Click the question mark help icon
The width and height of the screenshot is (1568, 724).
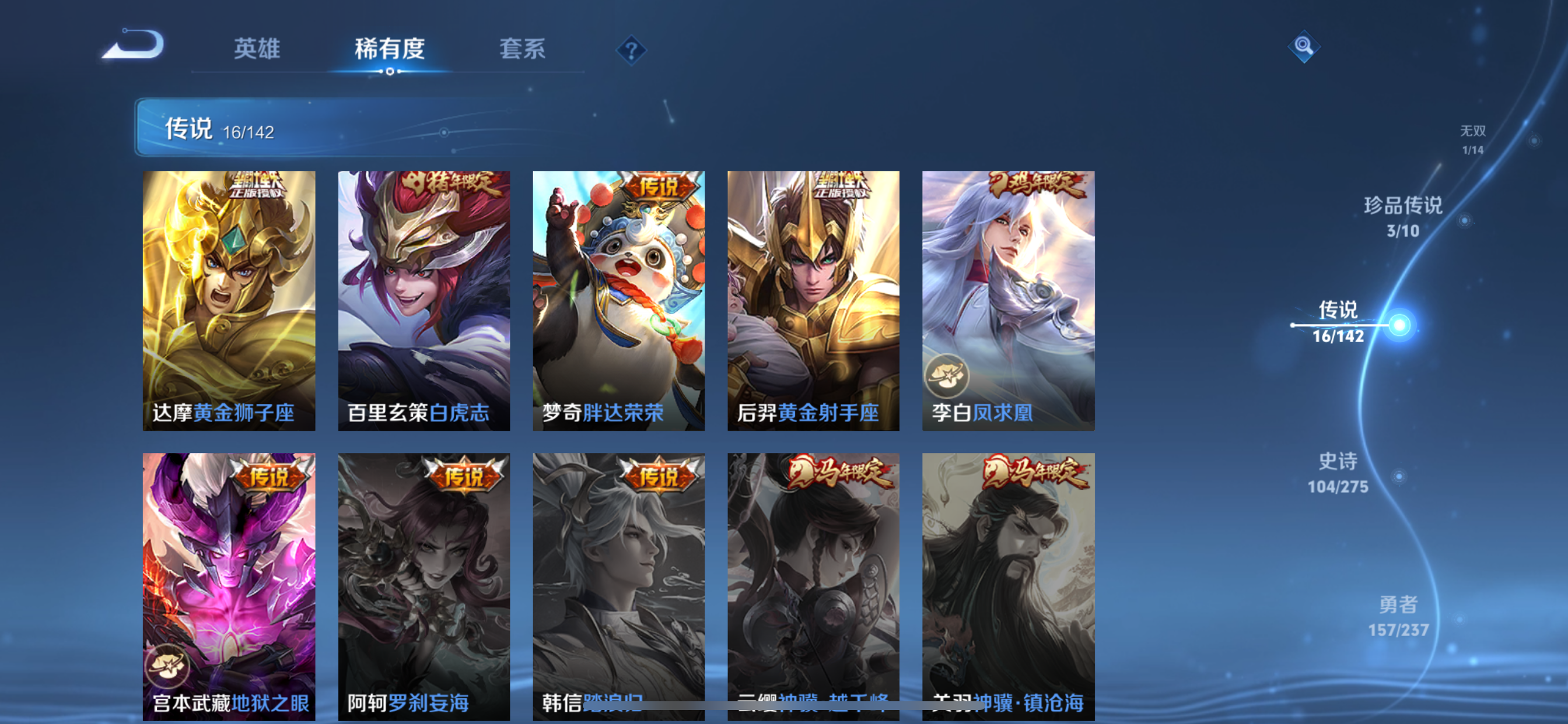click(631, 51)
